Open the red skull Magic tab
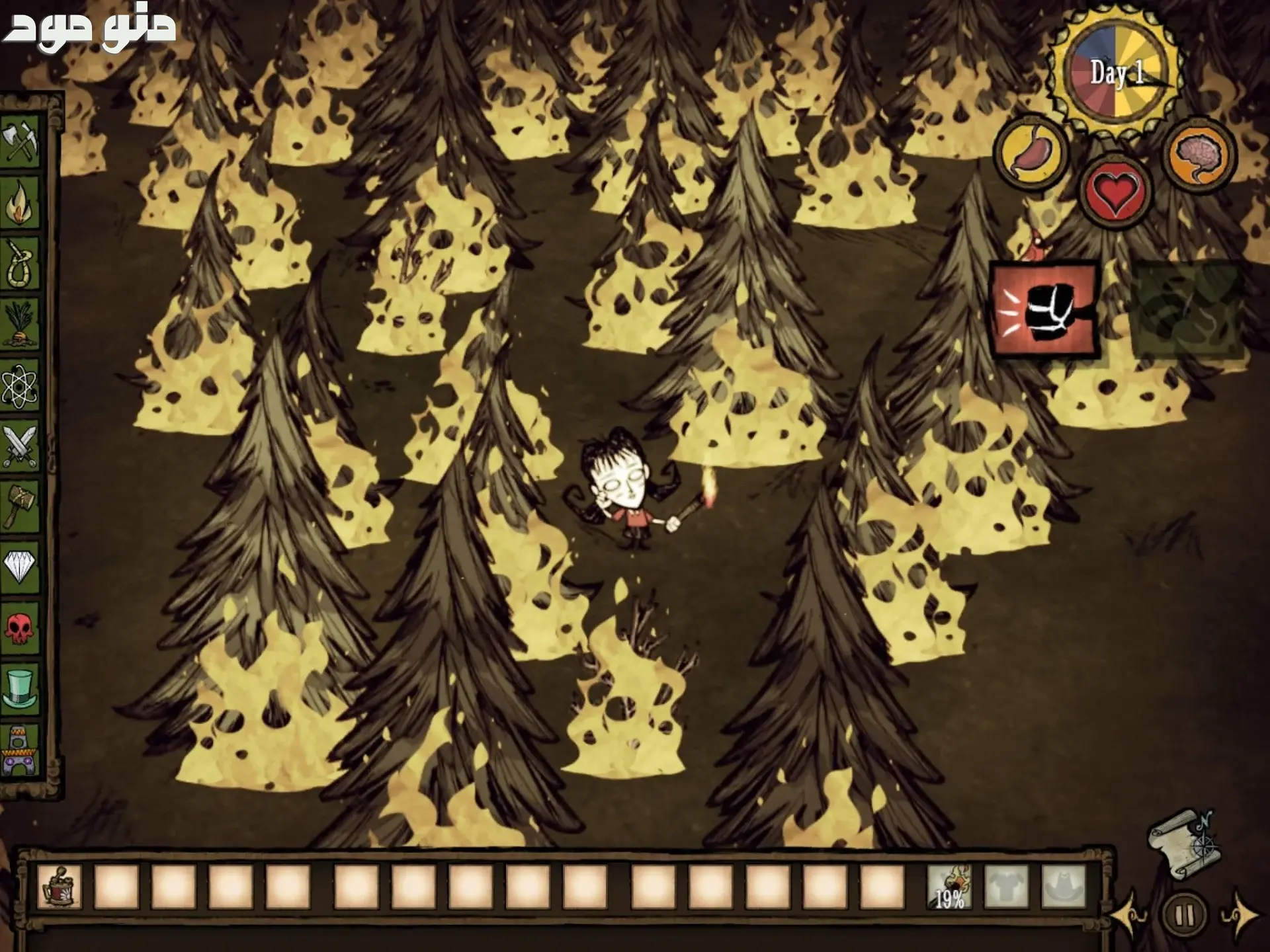This screenshot has height=952, width=1270. tap(20, 627)
